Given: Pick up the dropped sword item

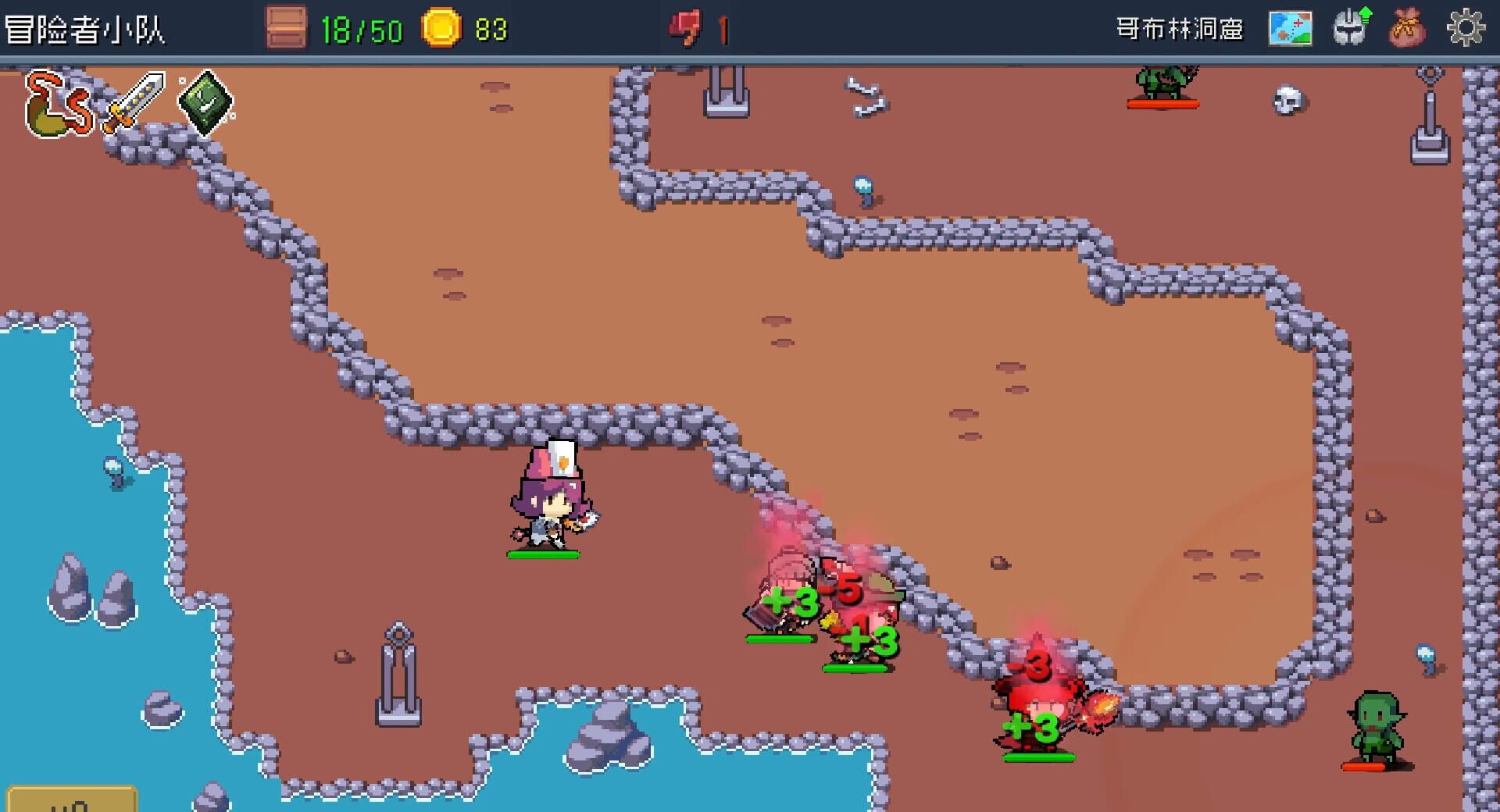Looking at the screenshot, I should (x=134, y=101).
